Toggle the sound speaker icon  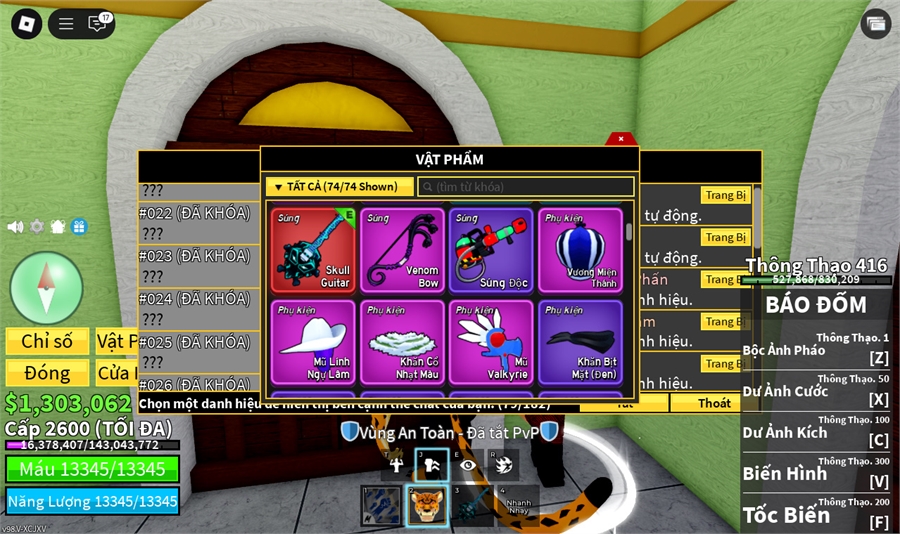(x=15, y=227)
